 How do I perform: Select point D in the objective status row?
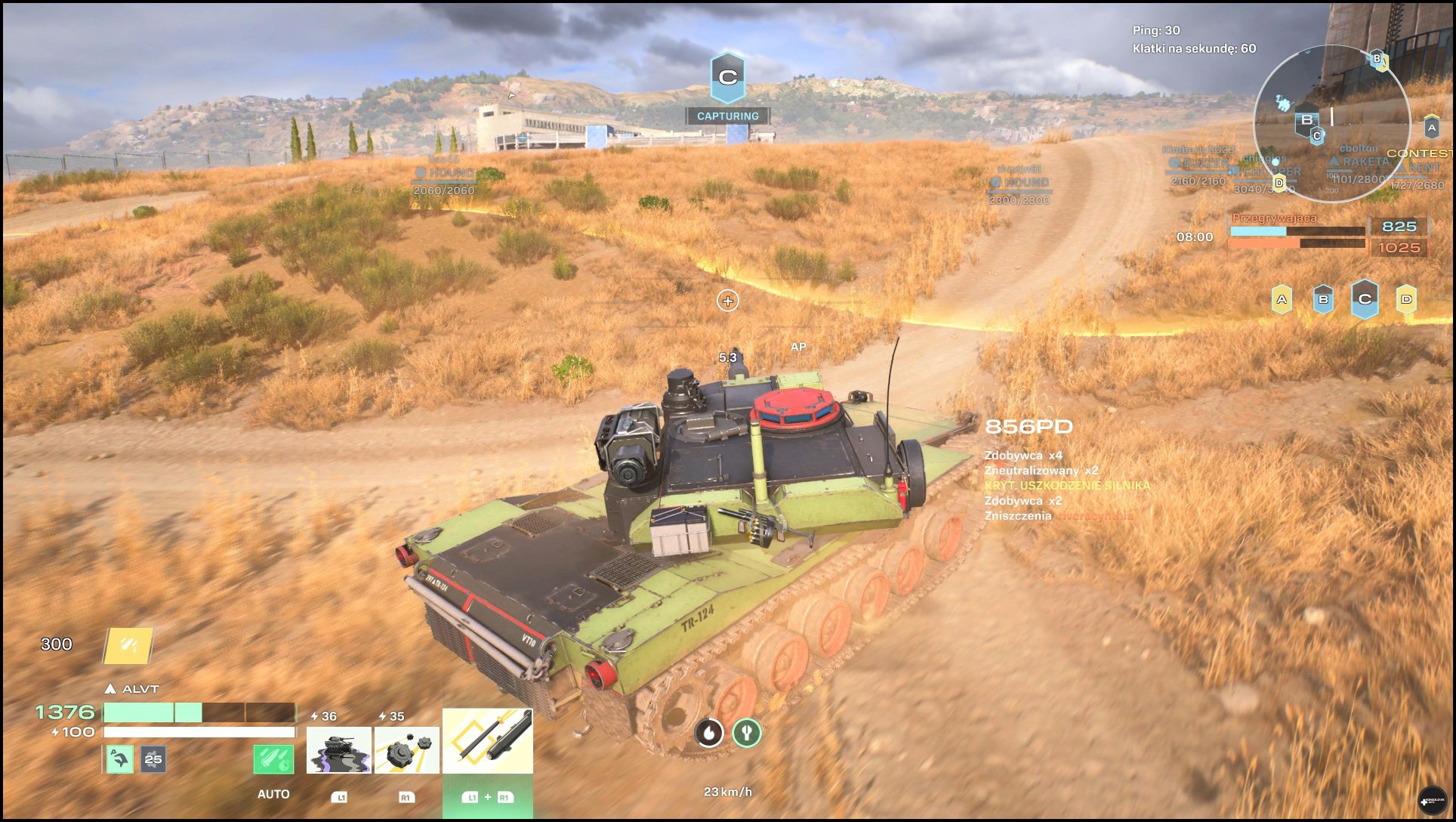[1406, 299]
